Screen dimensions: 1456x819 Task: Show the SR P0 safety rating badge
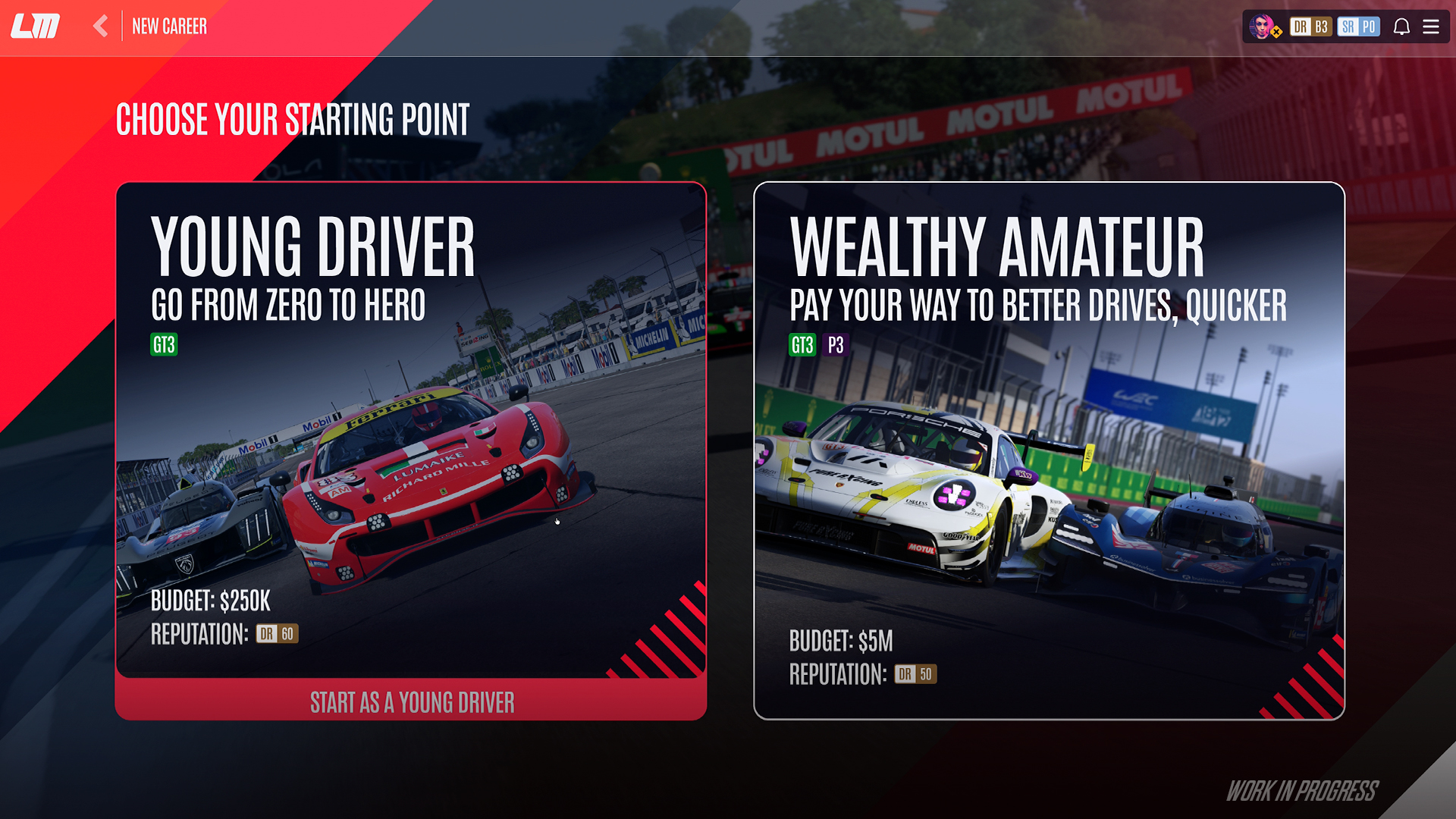[x=1358, y=27]
